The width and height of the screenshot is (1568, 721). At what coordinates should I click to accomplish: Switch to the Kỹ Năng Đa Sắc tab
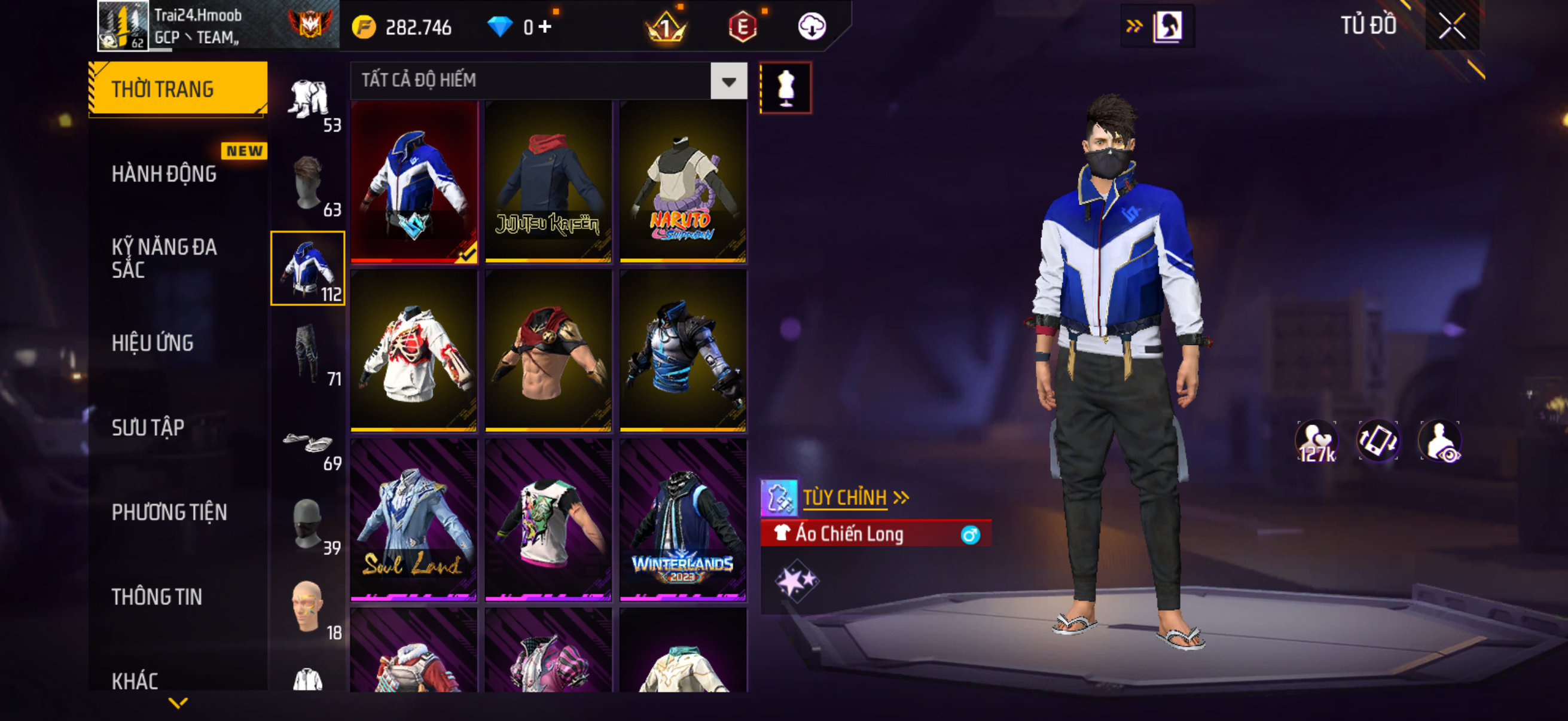coord(164,258)
